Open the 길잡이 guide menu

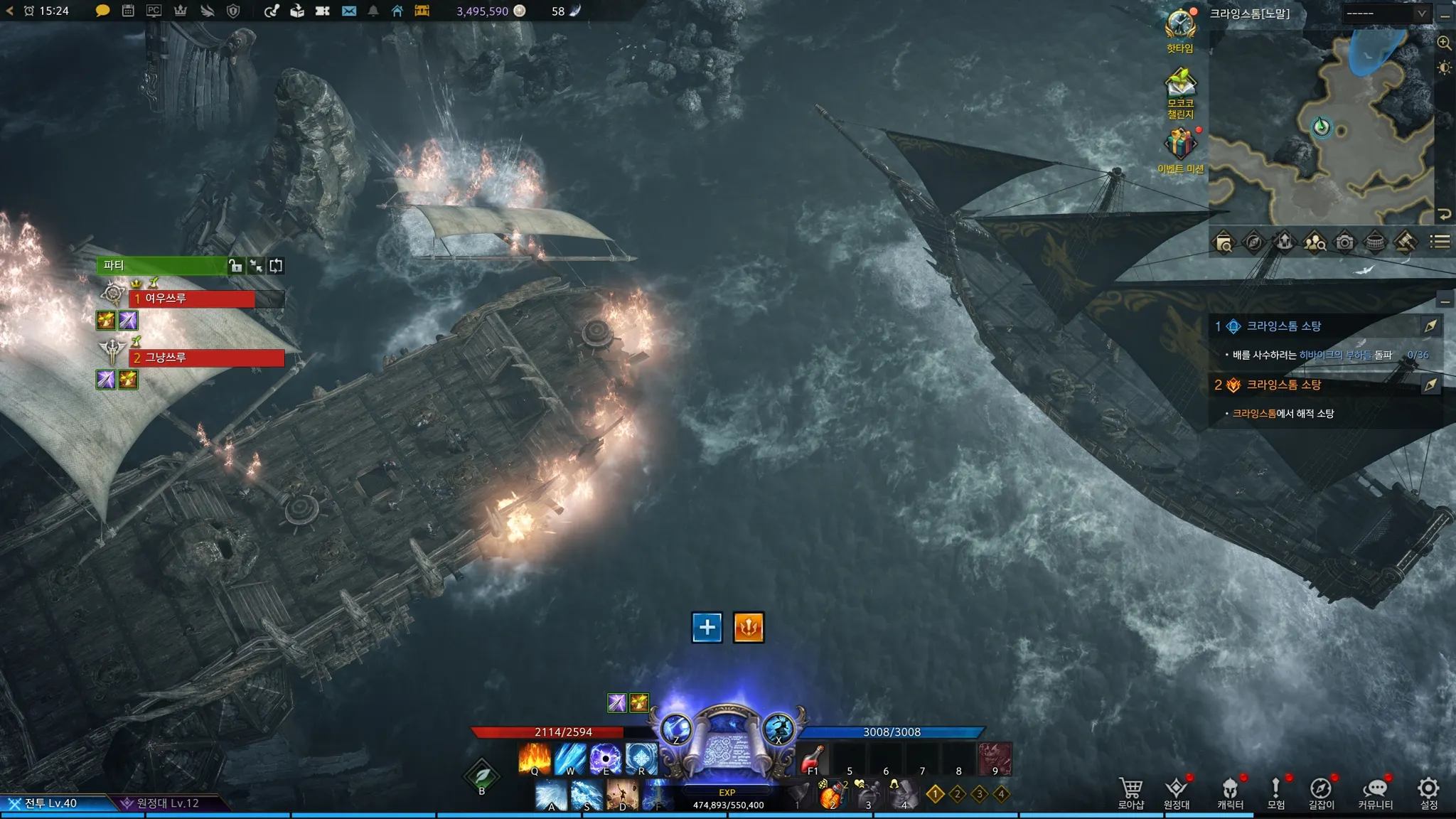click(x=1321, y=792)
